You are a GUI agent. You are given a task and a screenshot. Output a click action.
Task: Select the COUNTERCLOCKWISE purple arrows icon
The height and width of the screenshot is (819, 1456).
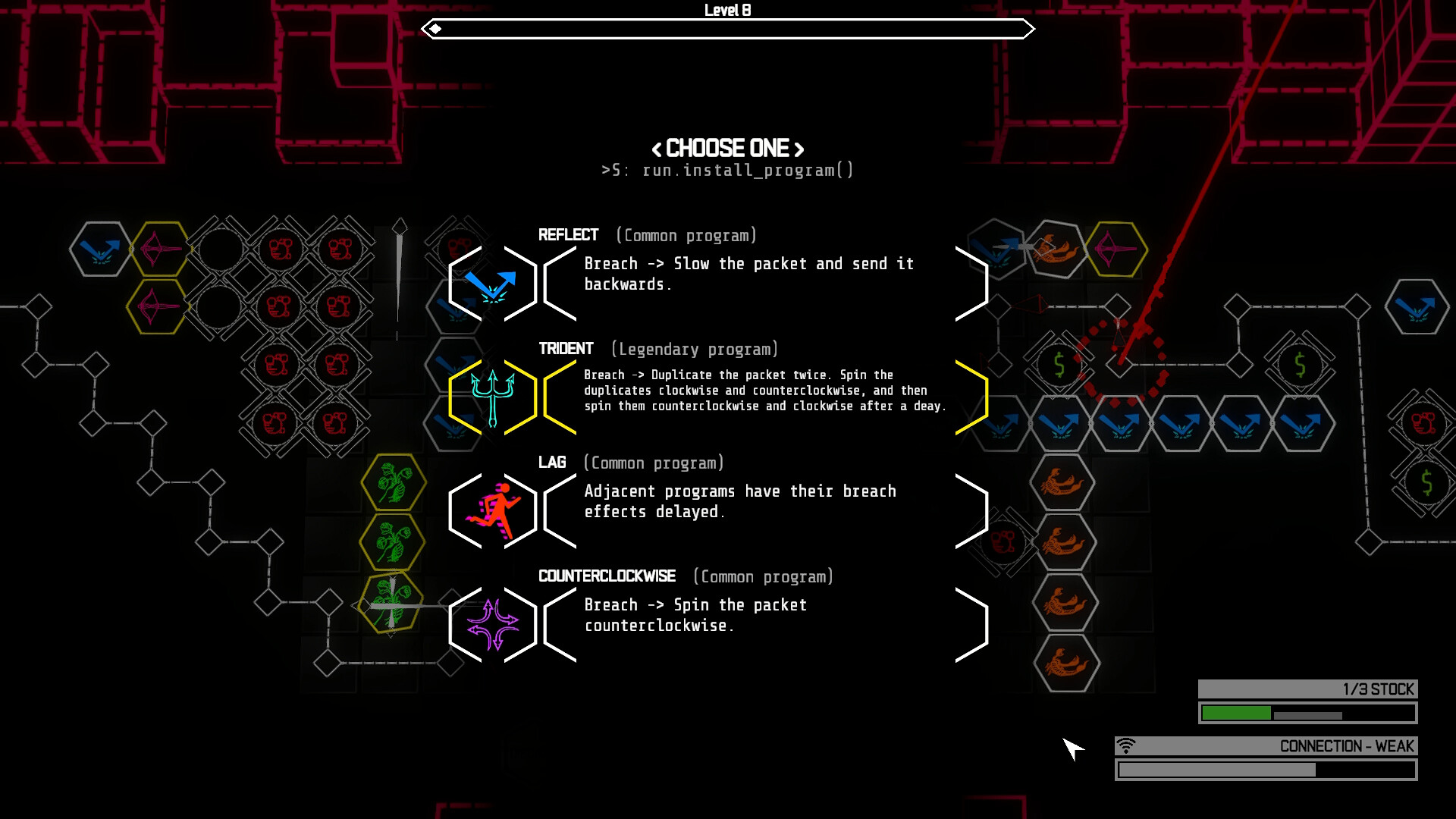tap(493, 624)
